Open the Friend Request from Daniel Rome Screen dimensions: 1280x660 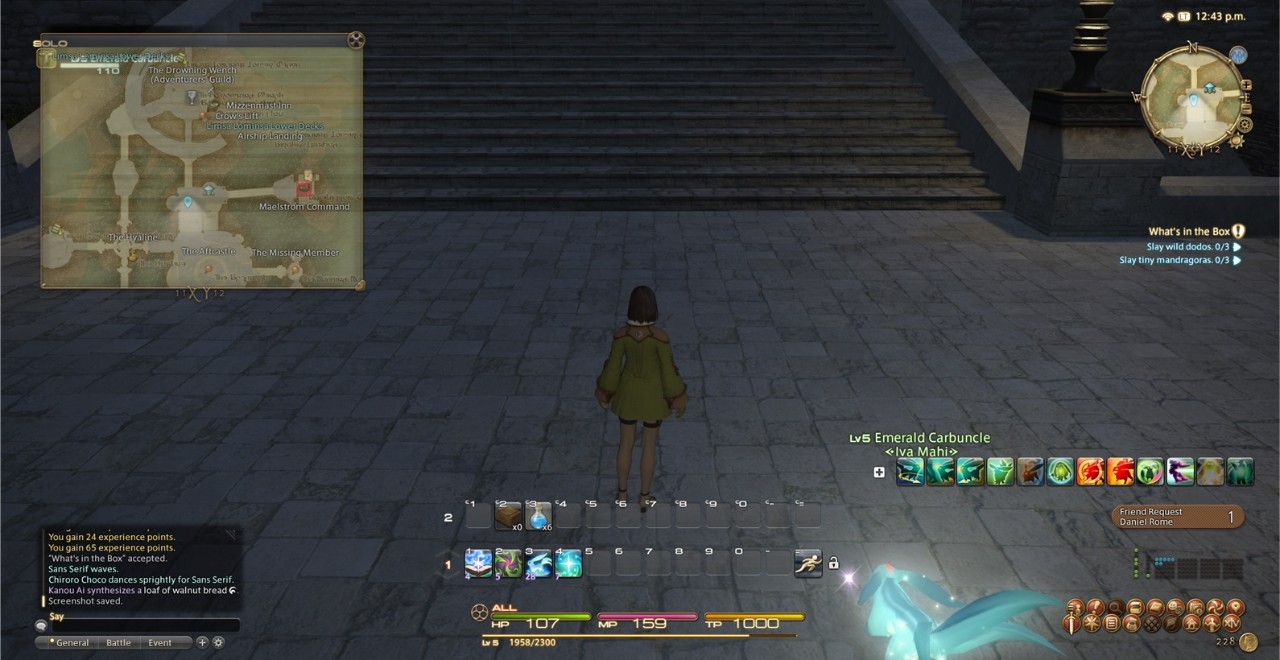point(1178,516)
